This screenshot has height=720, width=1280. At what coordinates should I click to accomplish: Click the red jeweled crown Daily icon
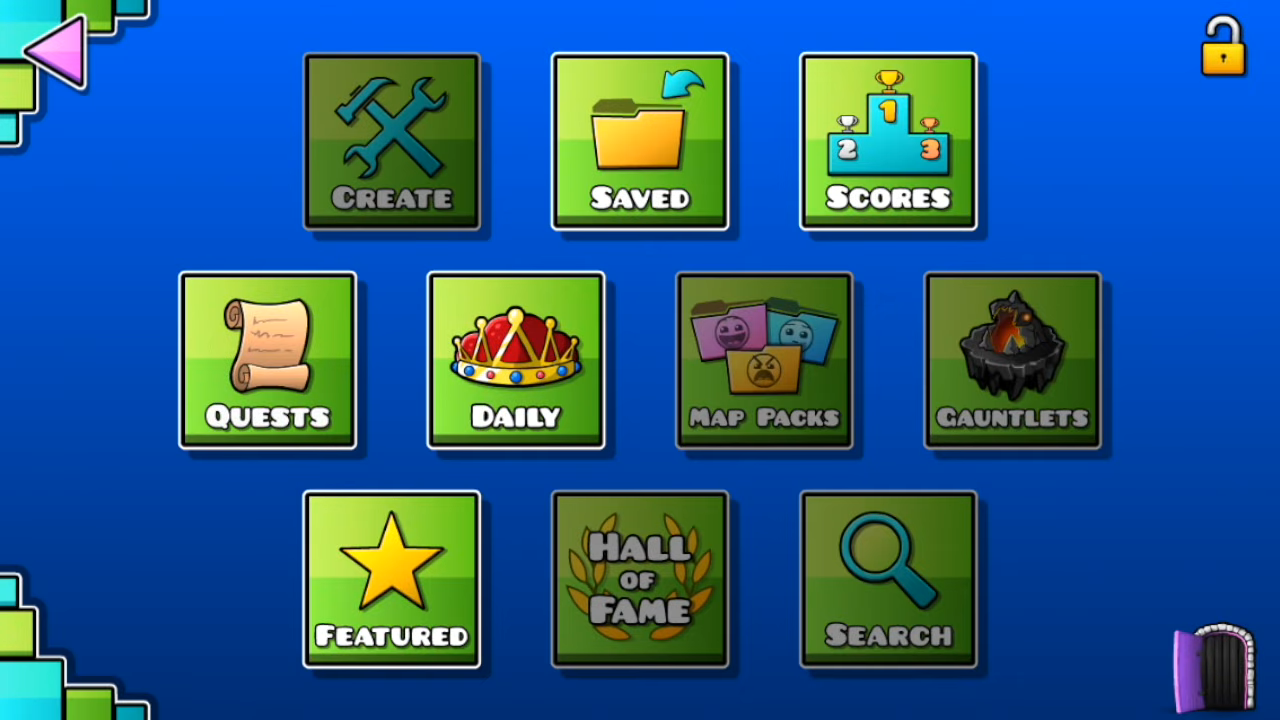515,345
